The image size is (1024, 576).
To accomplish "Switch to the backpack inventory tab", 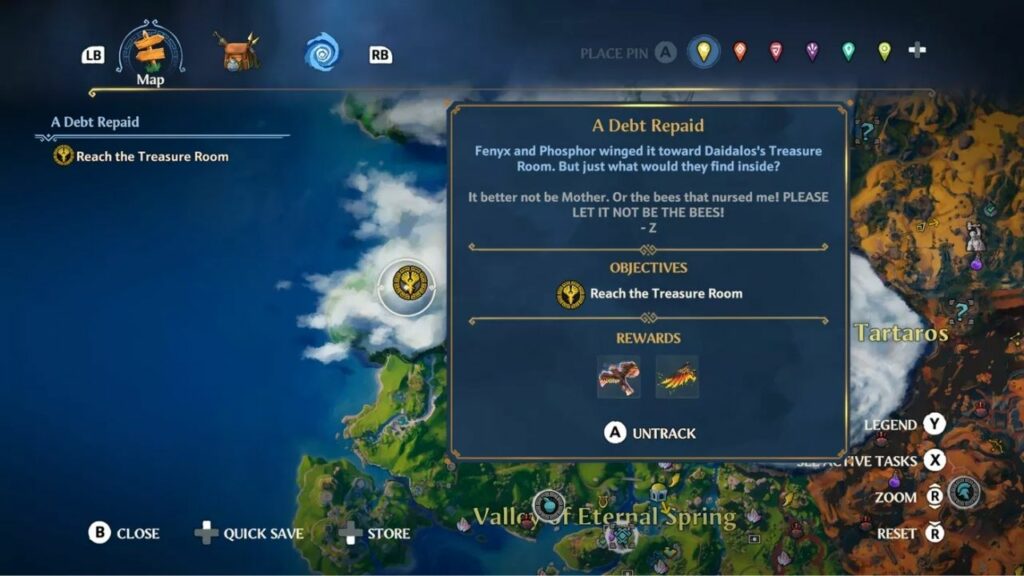I will (x=237, y=52).
